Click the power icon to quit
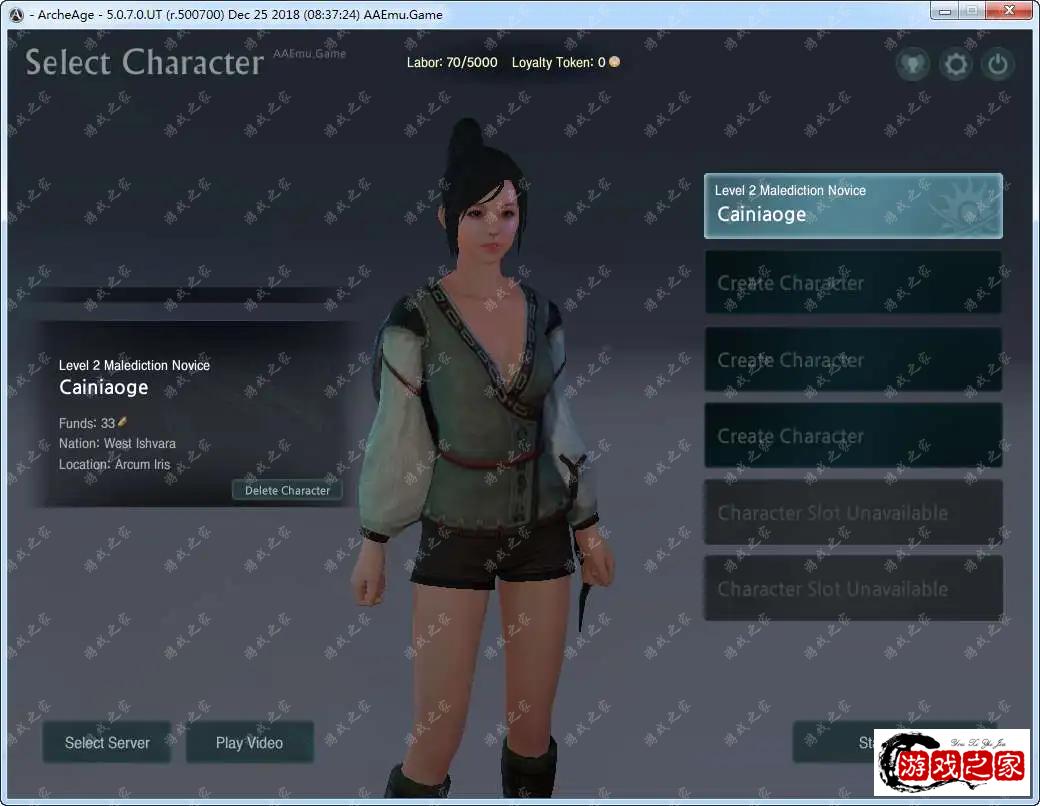The height and width of the screenshot is (806, 1040). pos(997,66)
